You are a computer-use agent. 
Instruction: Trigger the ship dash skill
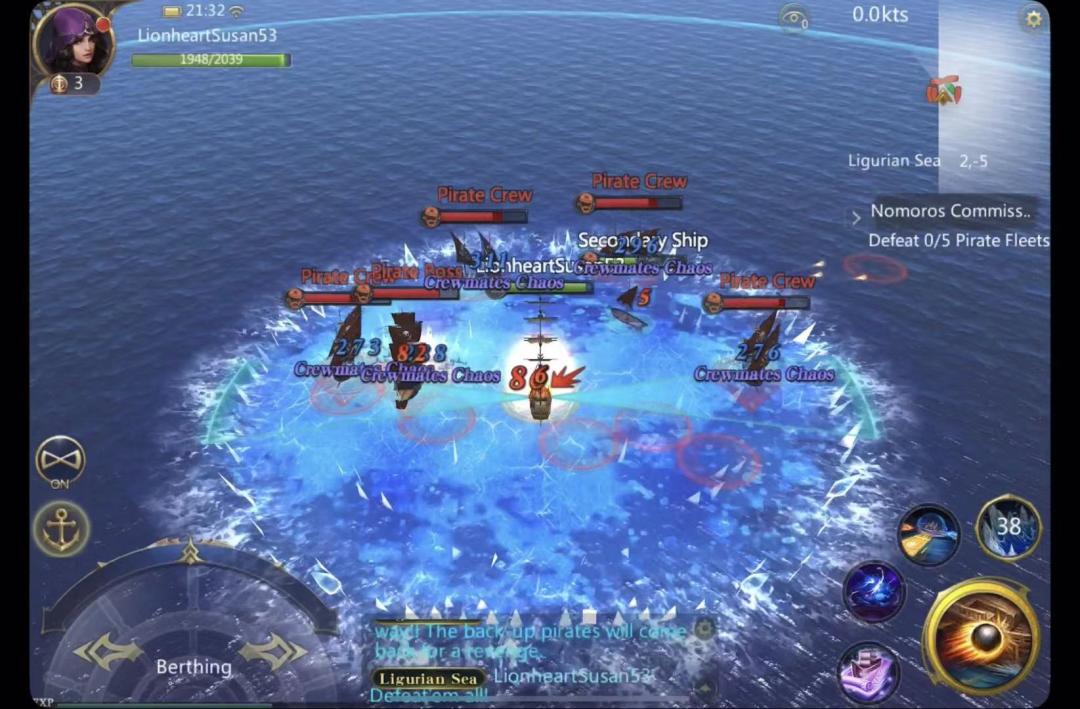pyautogui.click(x=928, y=535)
